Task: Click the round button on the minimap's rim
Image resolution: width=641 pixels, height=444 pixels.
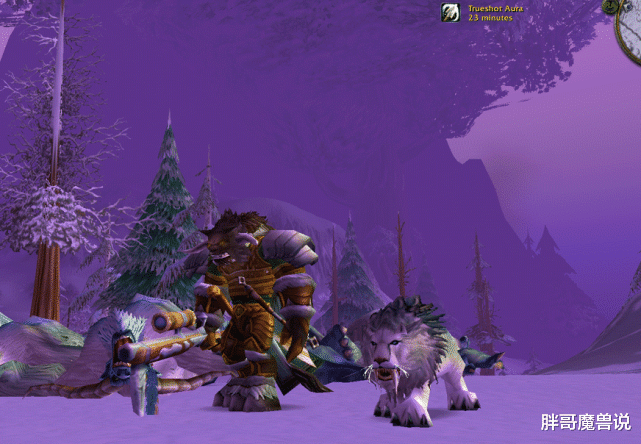Action: coord(610,5)
